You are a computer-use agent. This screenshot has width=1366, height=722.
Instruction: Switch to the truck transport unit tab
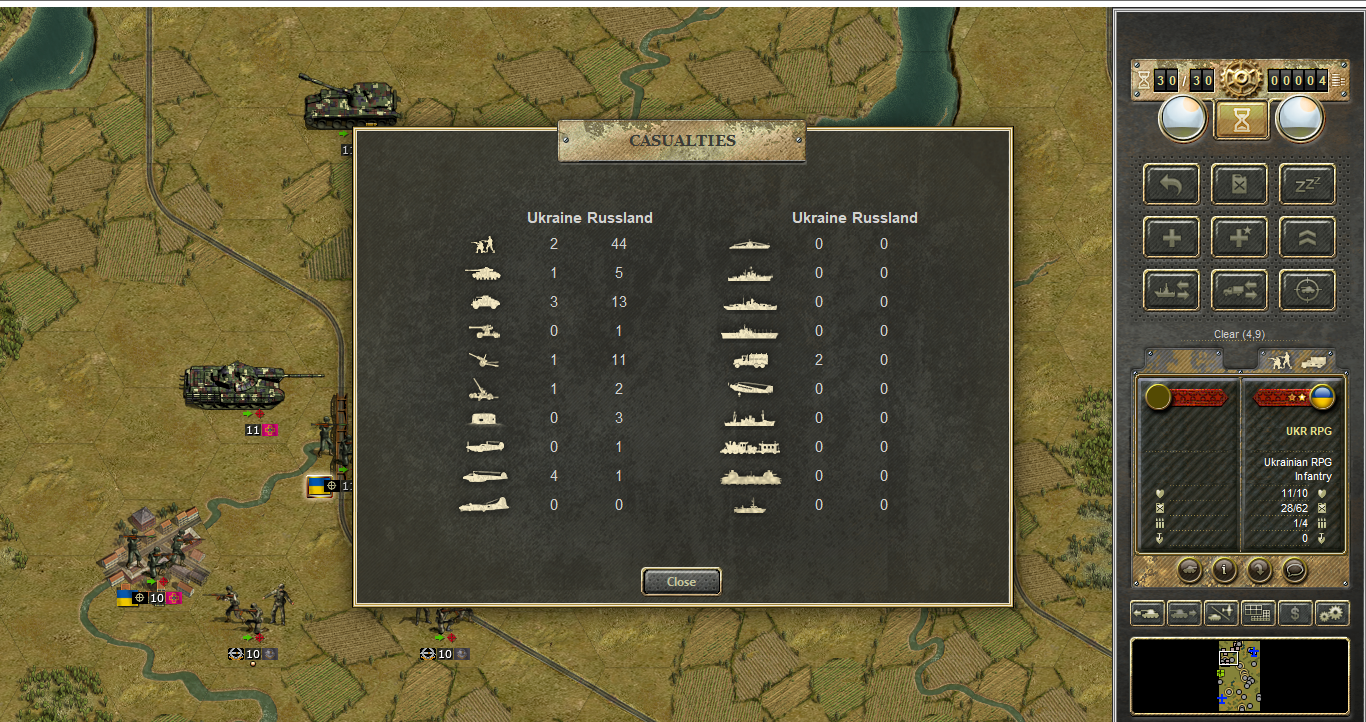click(x=1315, y=359)
